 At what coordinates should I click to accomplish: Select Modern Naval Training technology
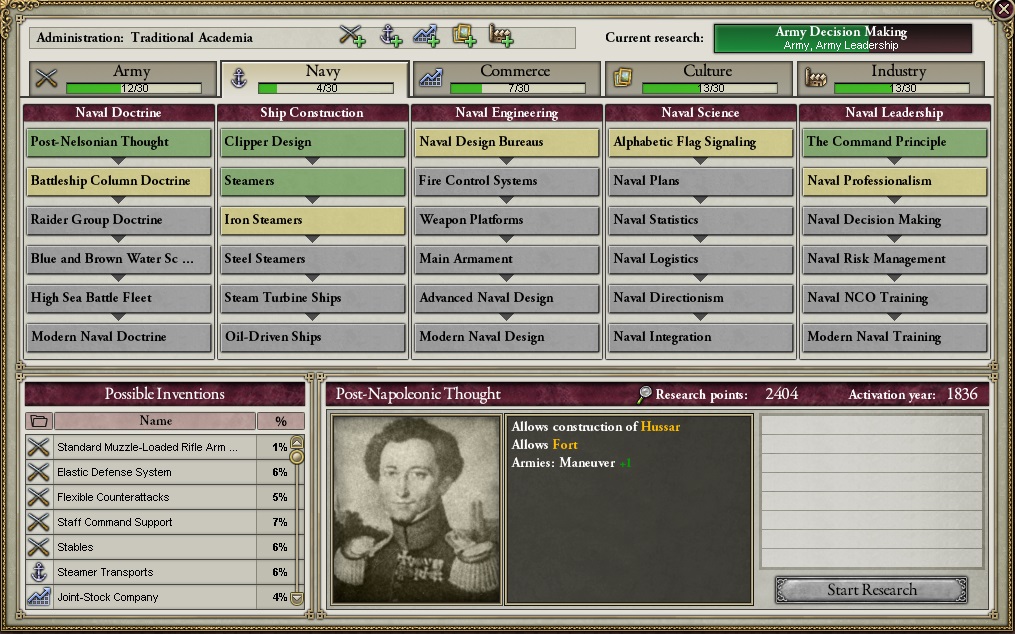[x=895, y=337]
